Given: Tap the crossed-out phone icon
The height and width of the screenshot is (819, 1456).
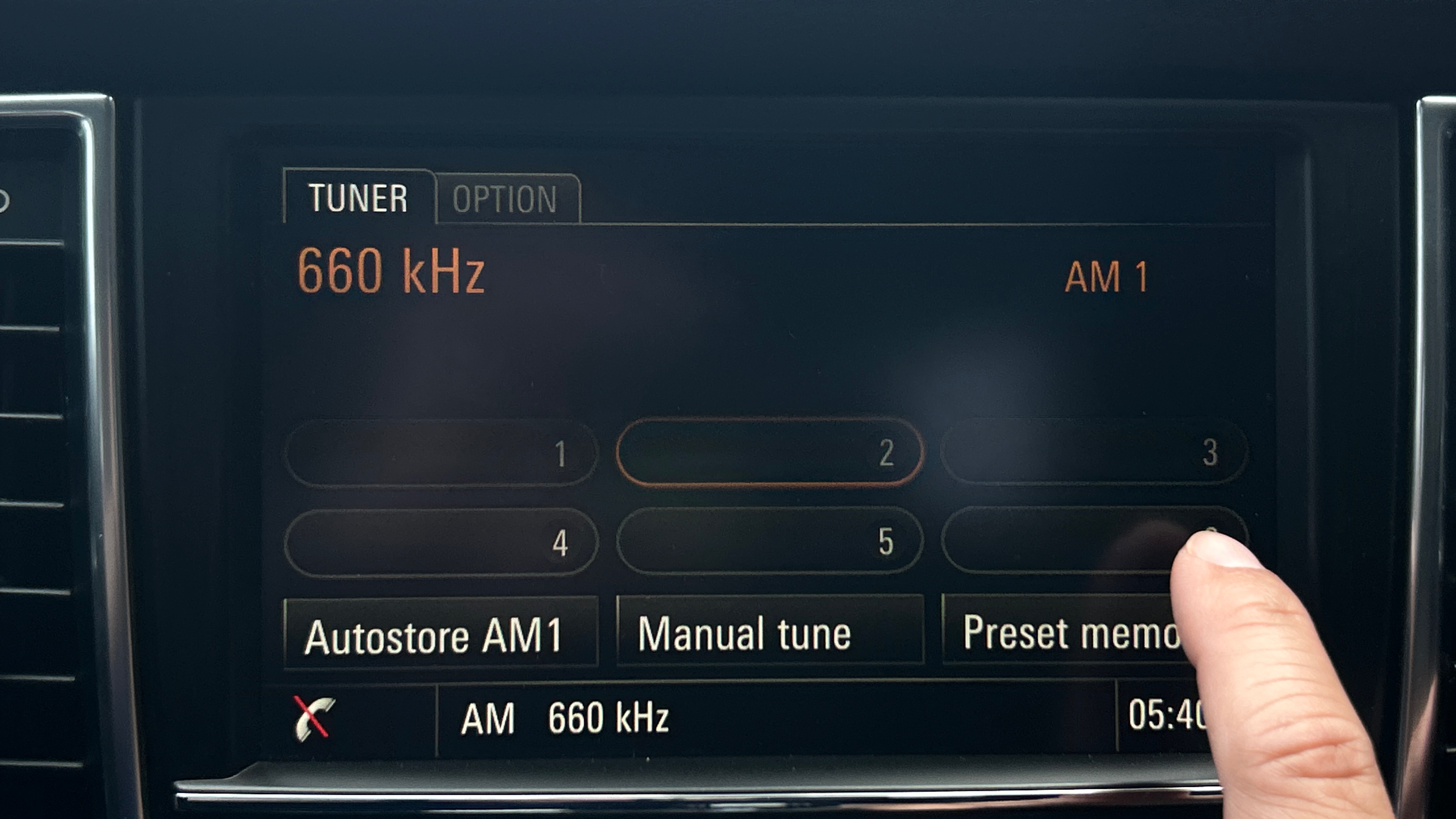Looking at the screenshot, I should [313, 718].
